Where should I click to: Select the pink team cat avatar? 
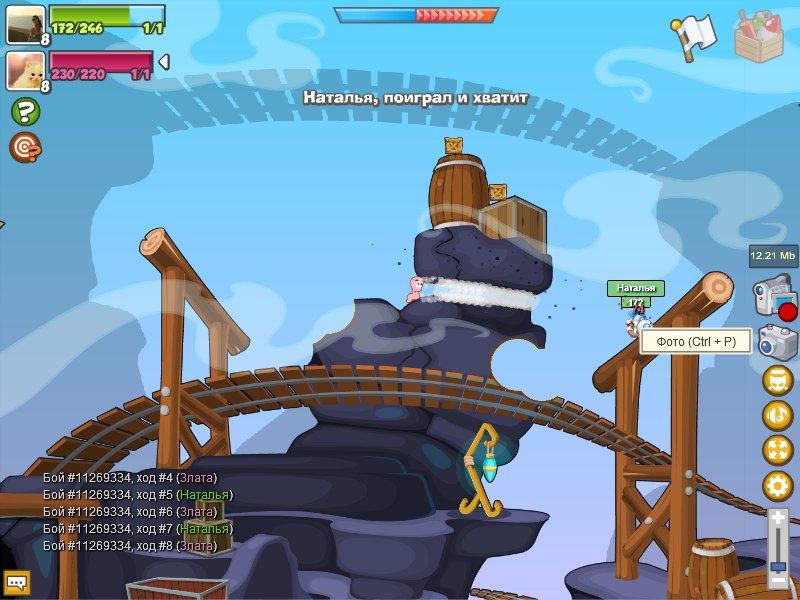point(26,70)
